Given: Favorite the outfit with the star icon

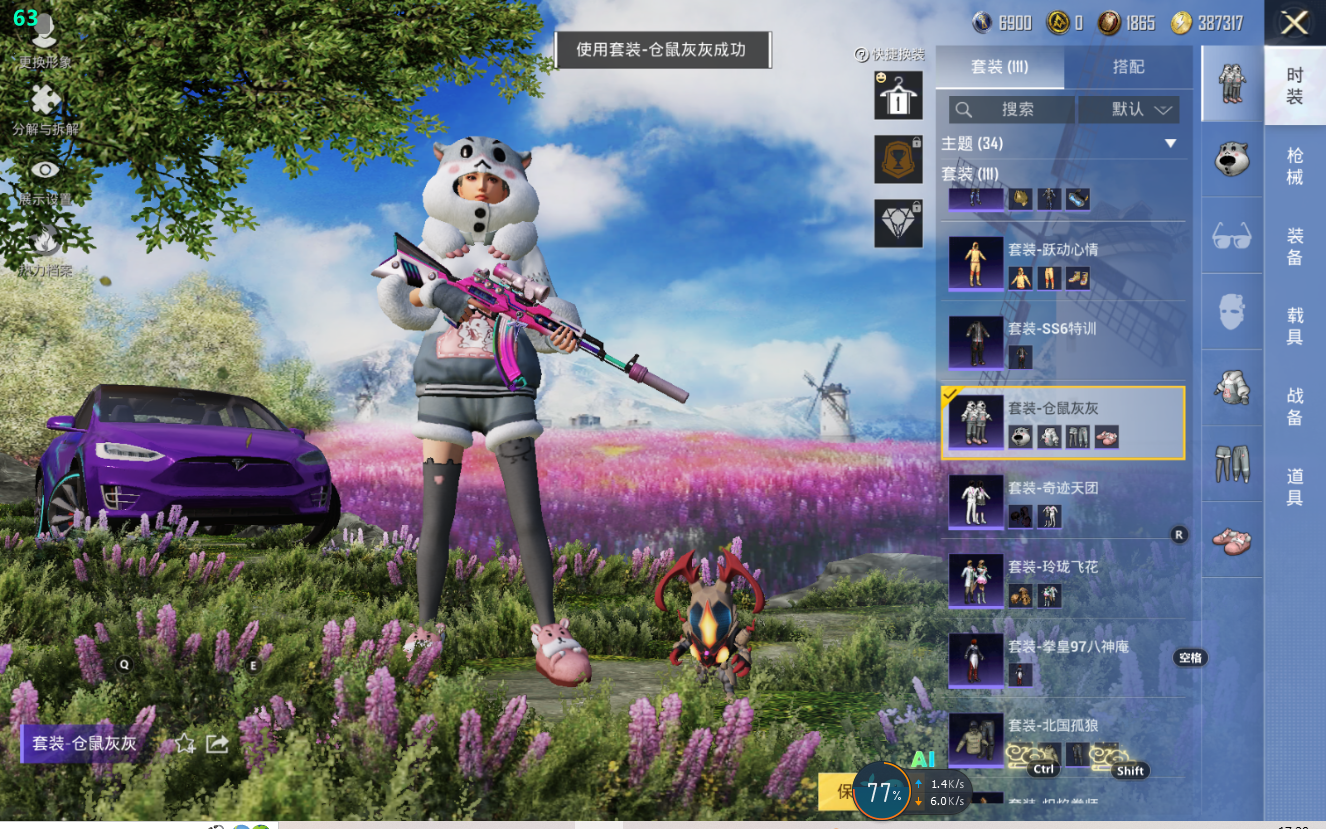Looking at the screenshot, I should (185, 743).
